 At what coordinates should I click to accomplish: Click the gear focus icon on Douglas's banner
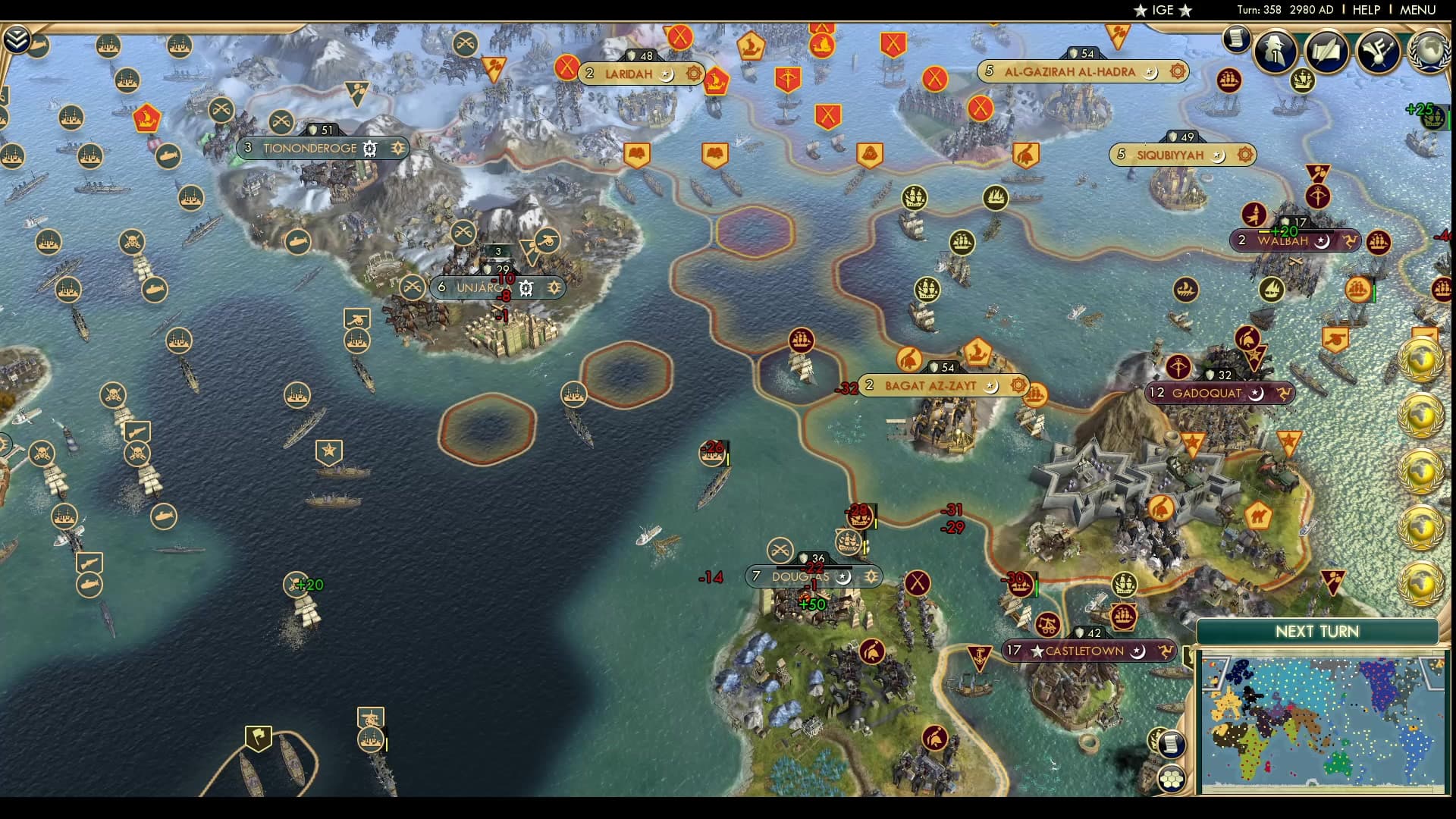[x=871, y=576]
